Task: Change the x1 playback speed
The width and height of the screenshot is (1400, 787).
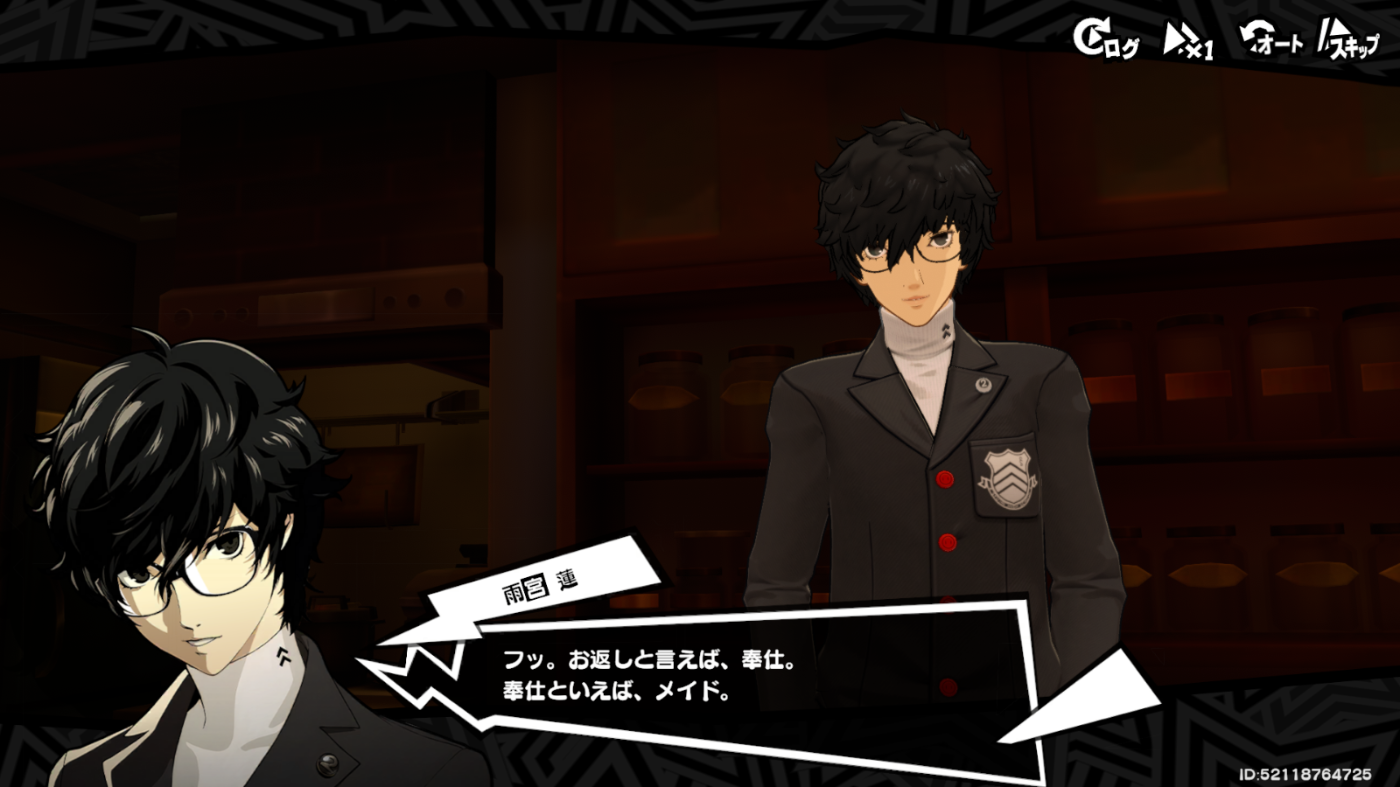Action: pyautogui.click(x=1189, y=41)
